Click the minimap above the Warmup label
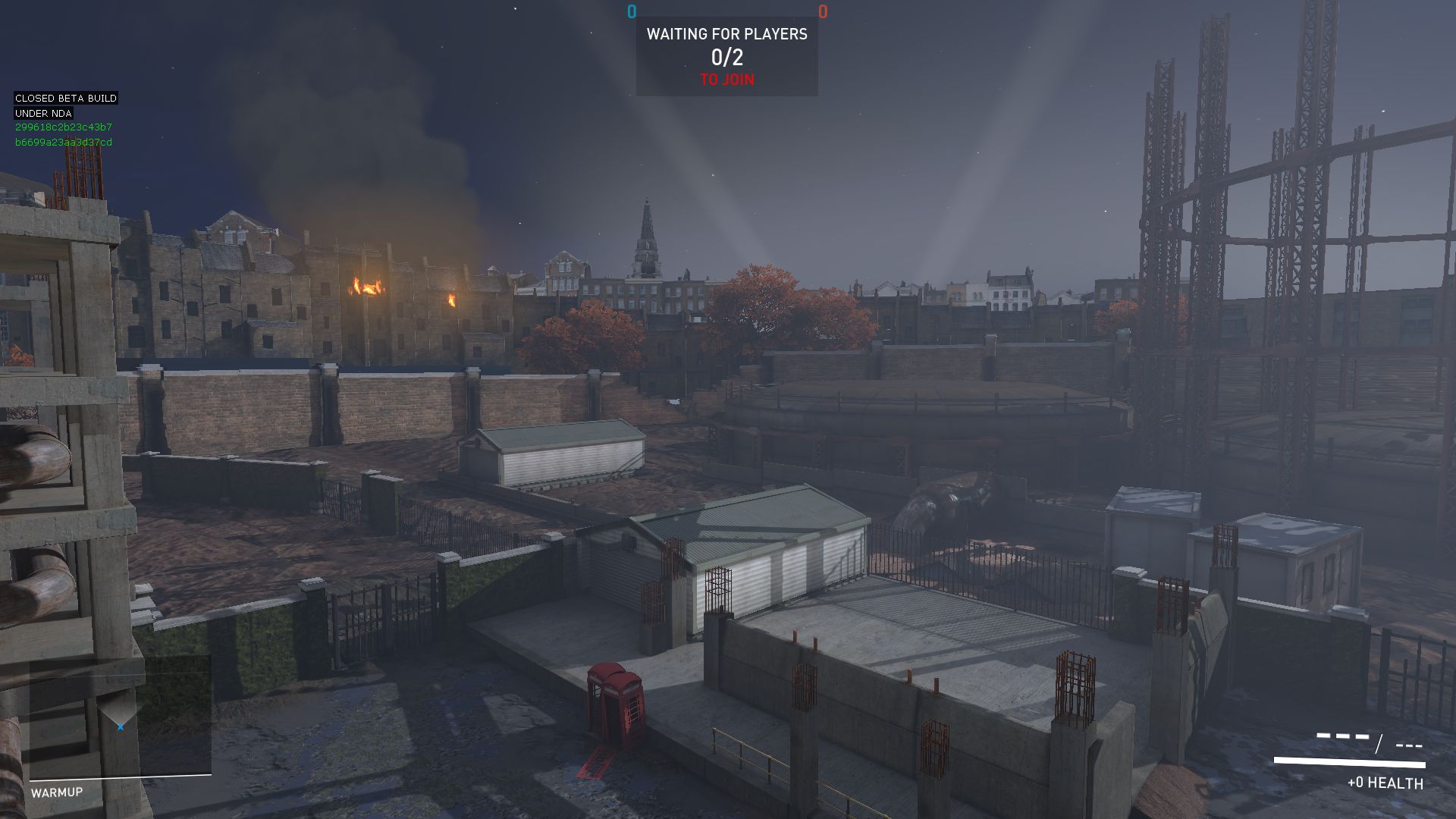 (x=120, y=717)
